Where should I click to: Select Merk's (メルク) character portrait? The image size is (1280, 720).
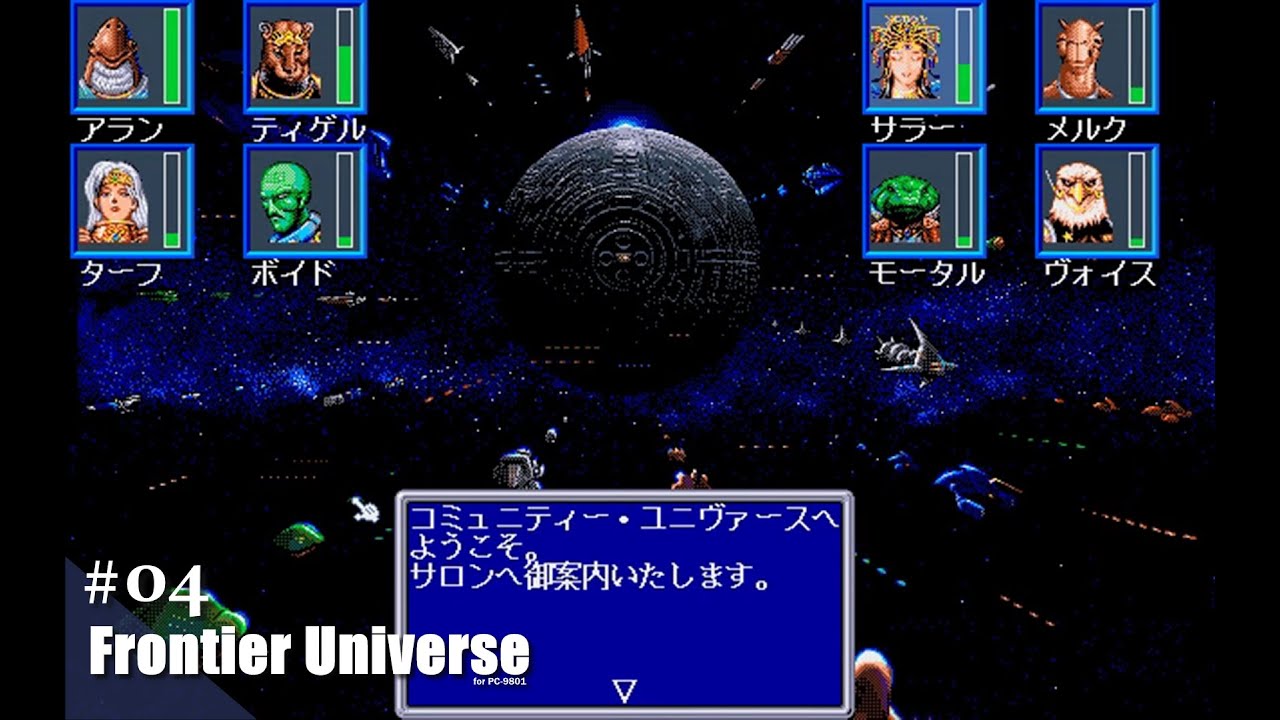[1080, 57]
